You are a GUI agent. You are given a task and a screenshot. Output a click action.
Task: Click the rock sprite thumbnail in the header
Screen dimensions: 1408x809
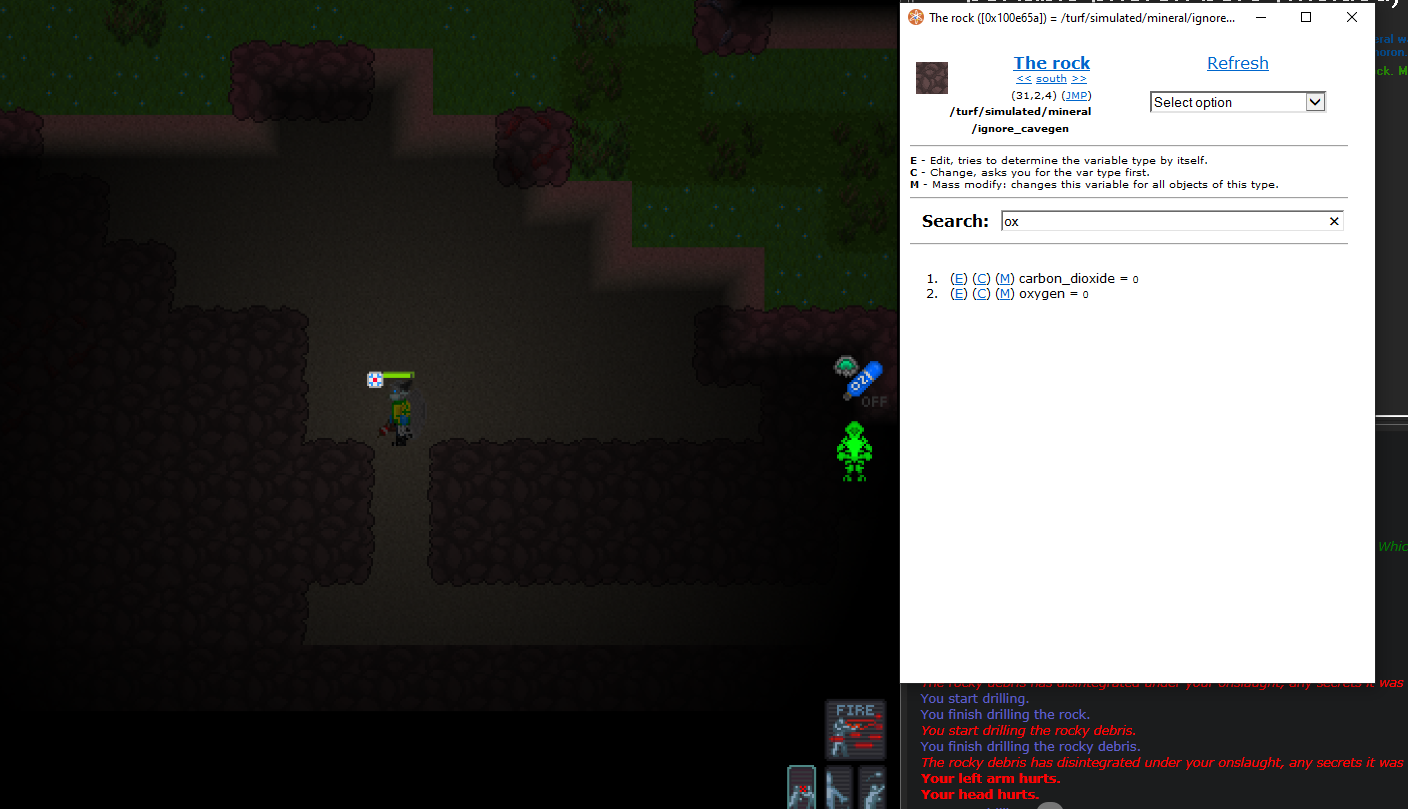(931, 77)
